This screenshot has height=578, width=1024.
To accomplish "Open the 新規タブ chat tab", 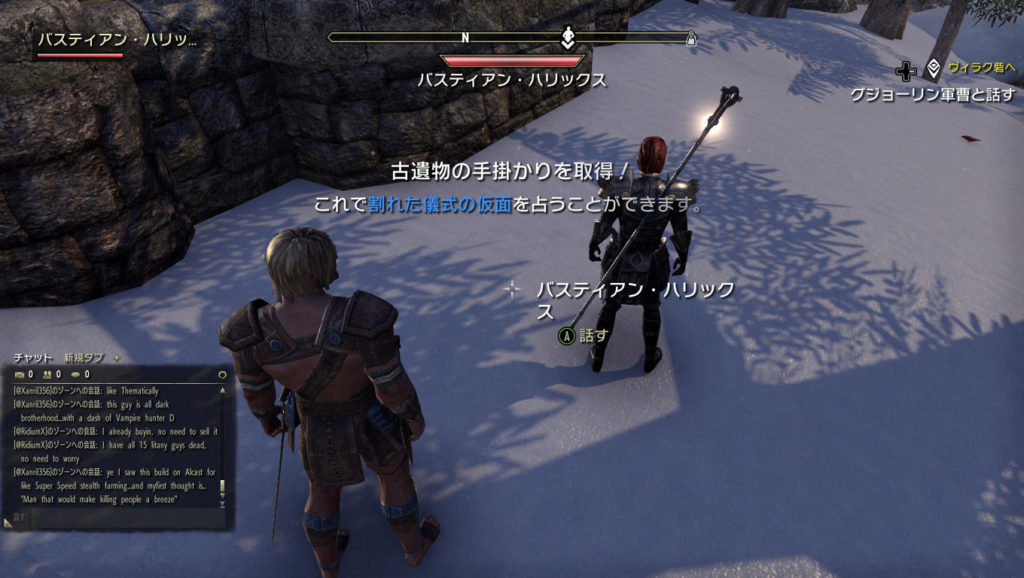I will (84, 357).
